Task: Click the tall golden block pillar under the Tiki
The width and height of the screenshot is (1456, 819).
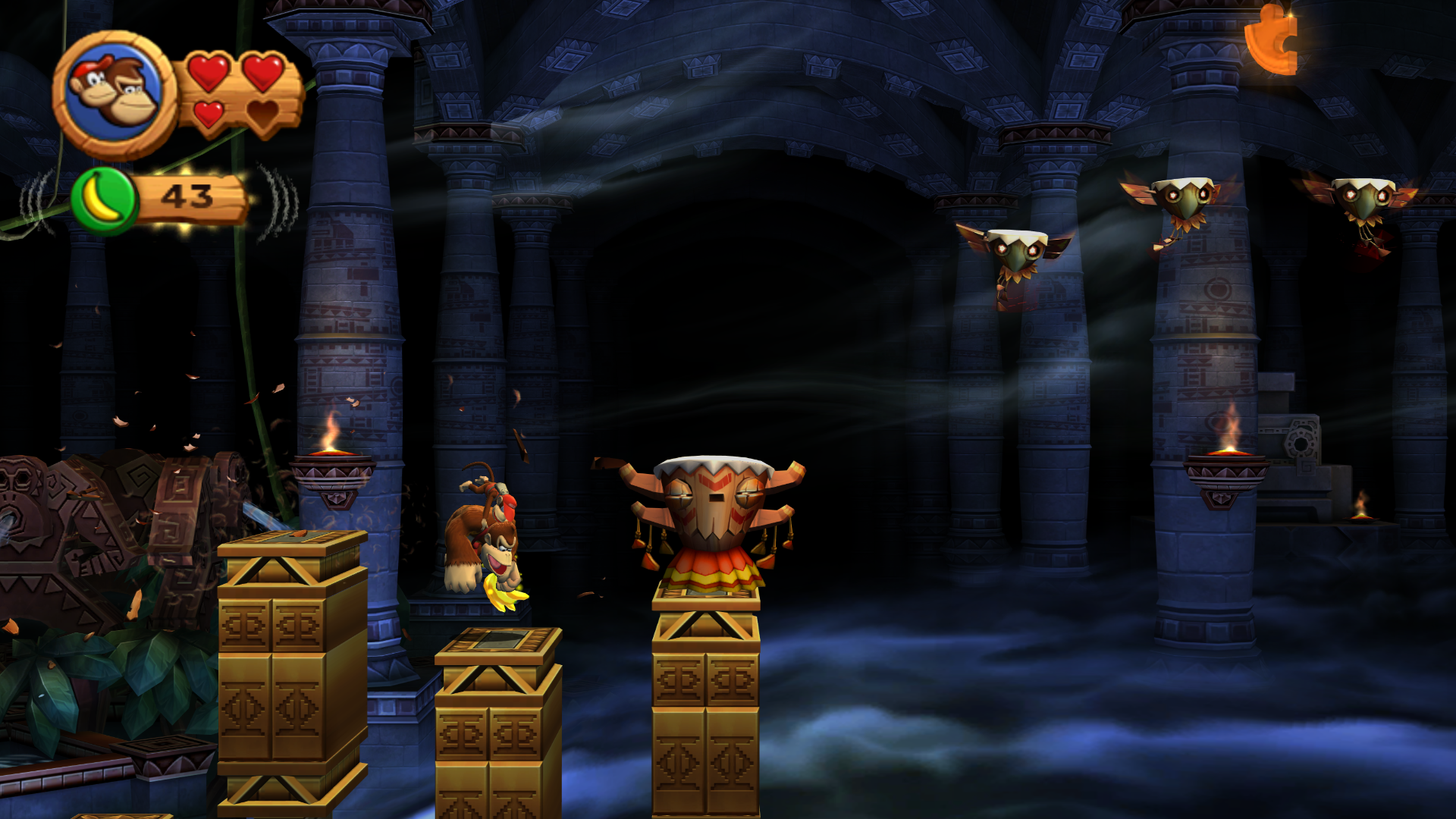Action: pyautogui.click(x=705, y=713)
